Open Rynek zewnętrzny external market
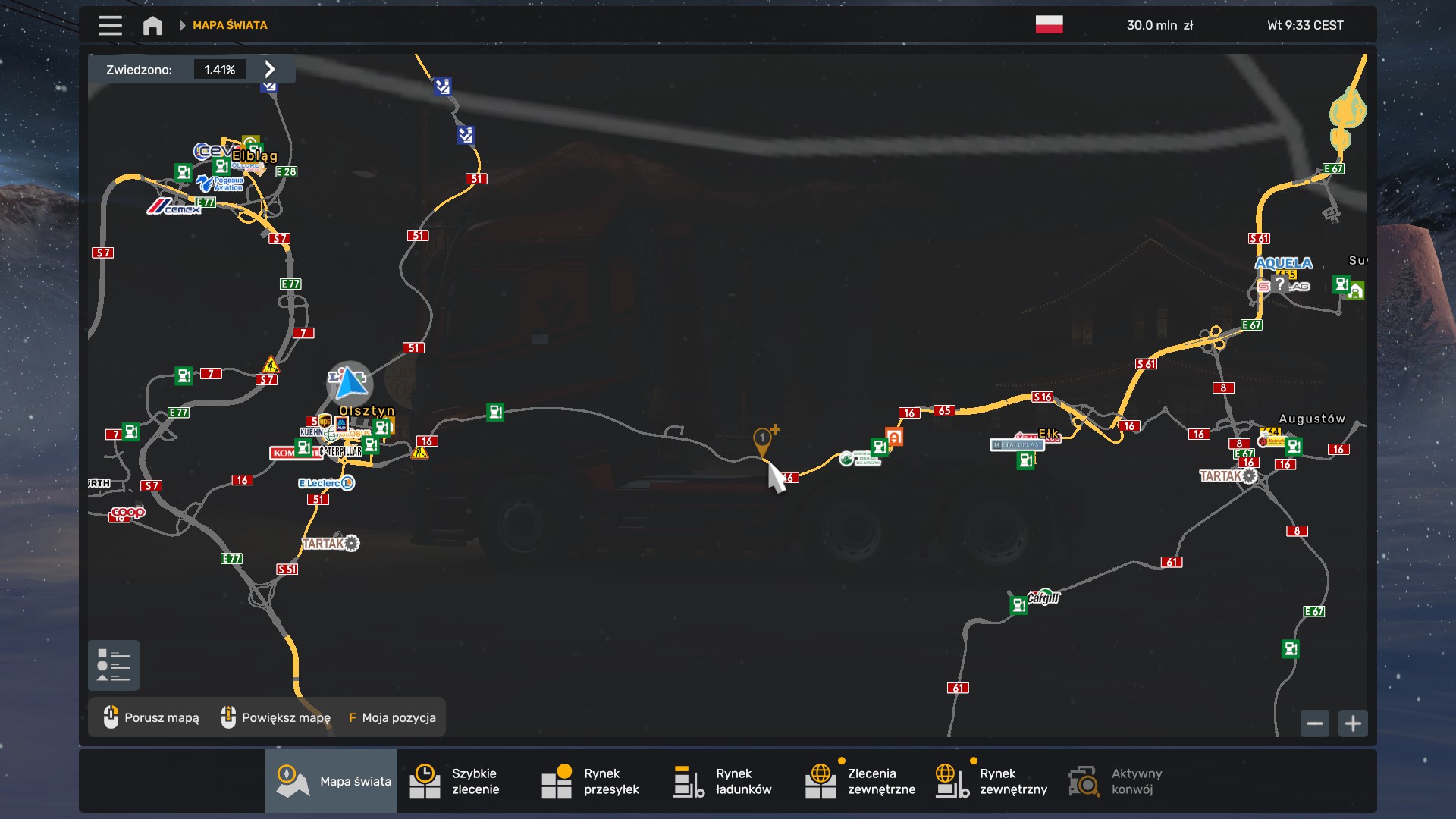 coord(992,781)
